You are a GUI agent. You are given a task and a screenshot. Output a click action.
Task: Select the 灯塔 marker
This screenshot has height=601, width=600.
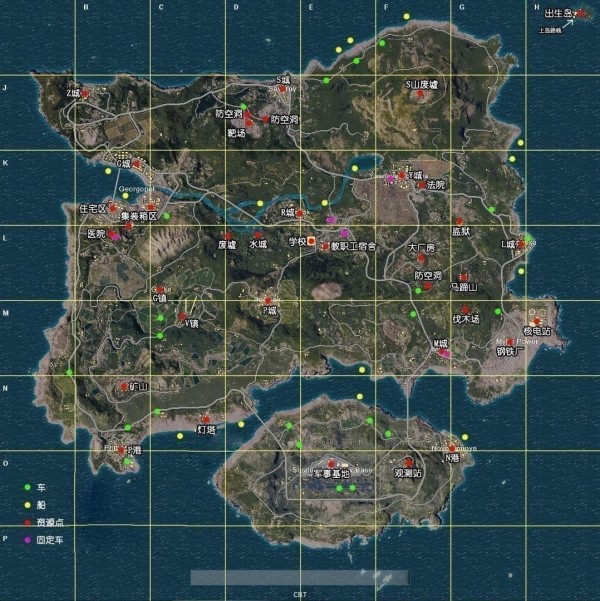click(206, 419)
